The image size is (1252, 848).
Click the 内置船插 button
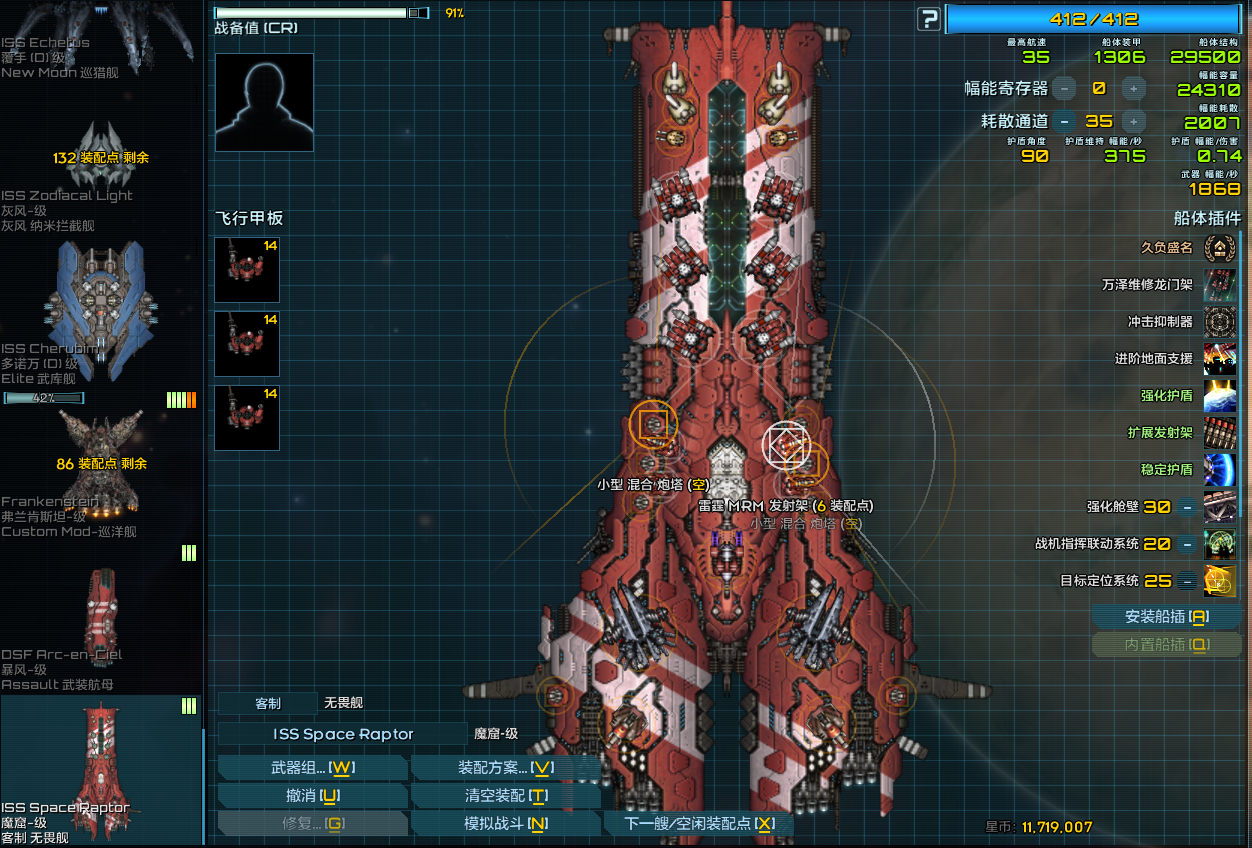(x=1166, y=645)
